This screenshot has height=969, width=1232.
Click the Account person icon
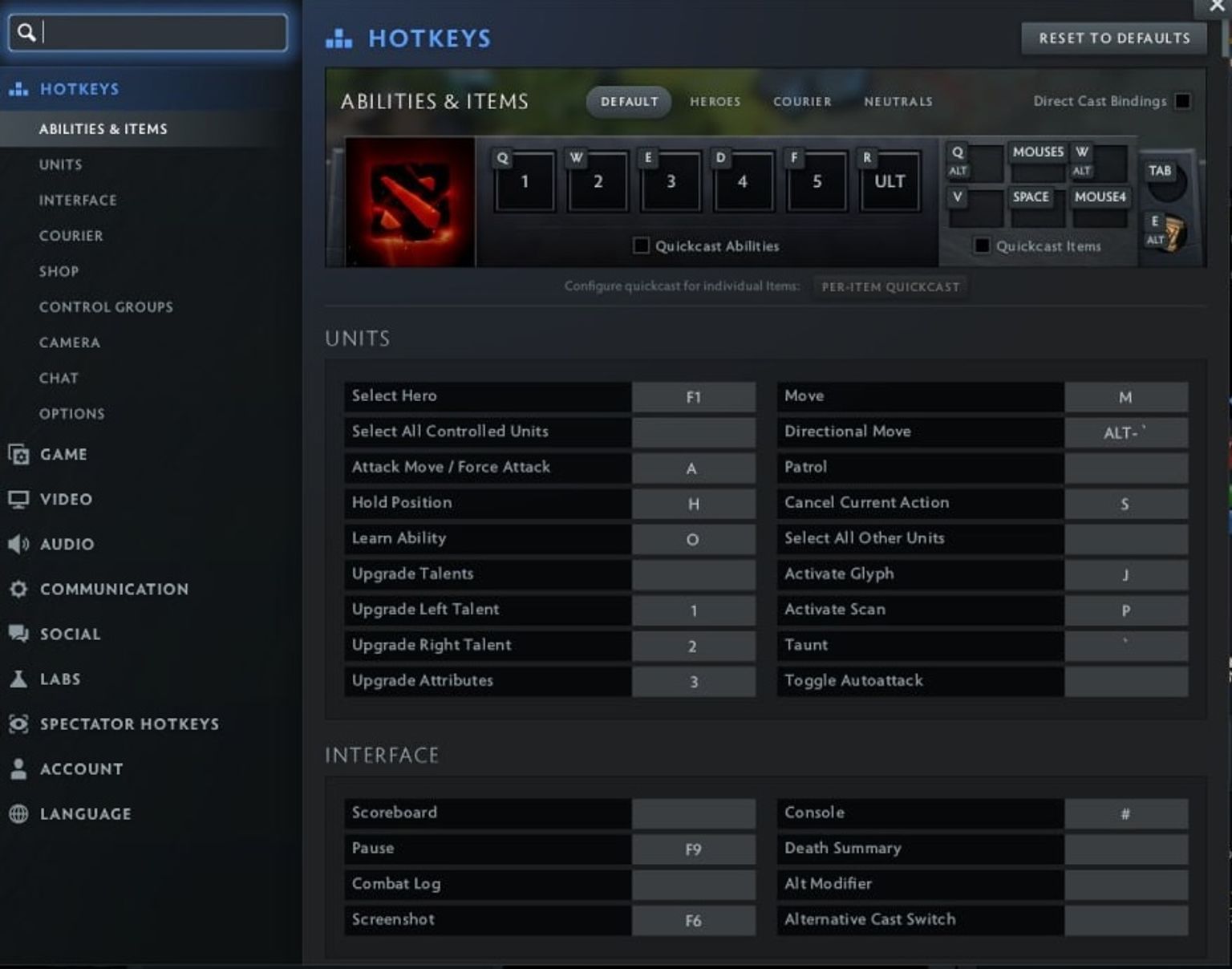click(18, 768)
